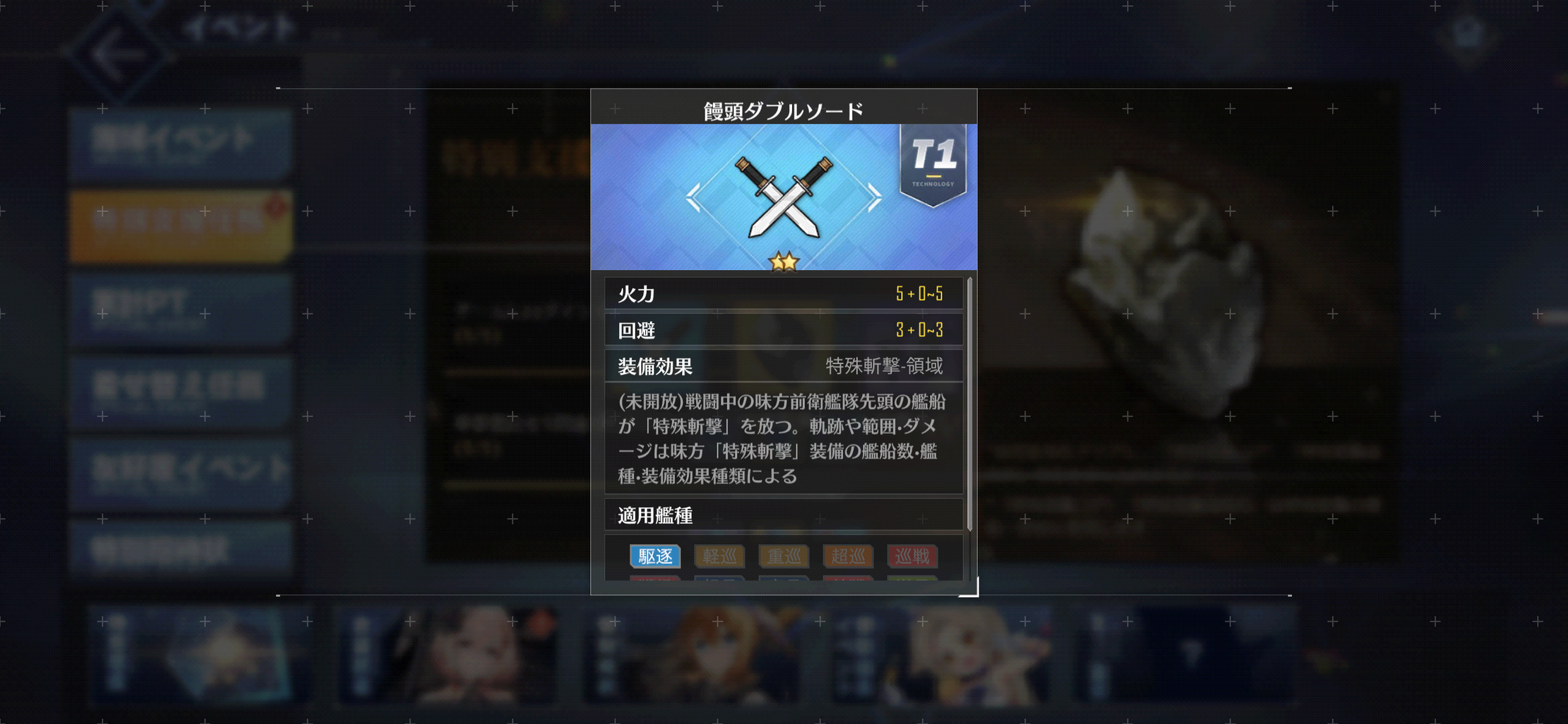Click the 饅頭ダブルソード title bar
This screenshot has height=724, width=1568.
784,108
